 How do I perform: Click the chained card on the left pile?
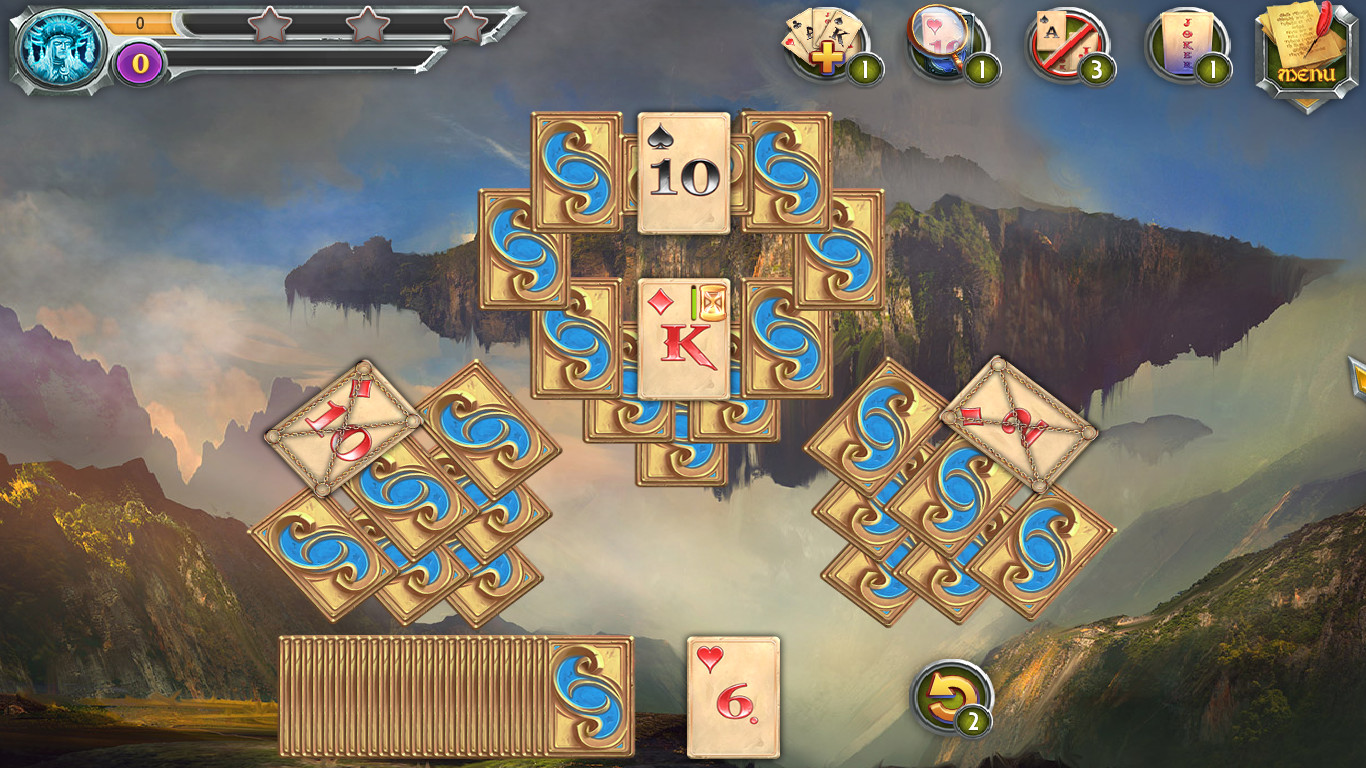point(345,430)
